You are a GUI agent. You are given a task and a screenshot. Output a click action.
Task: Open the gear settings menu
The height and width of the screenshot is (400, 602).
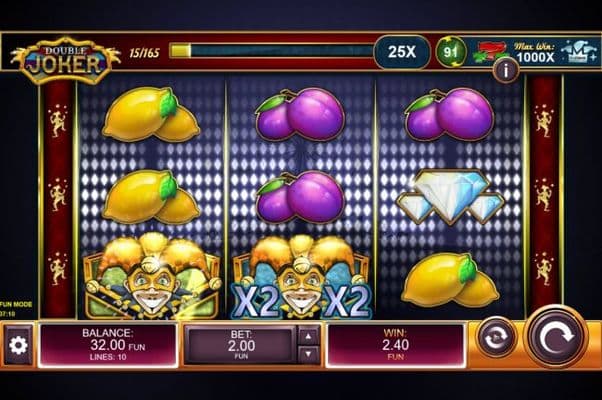[17, 345]
